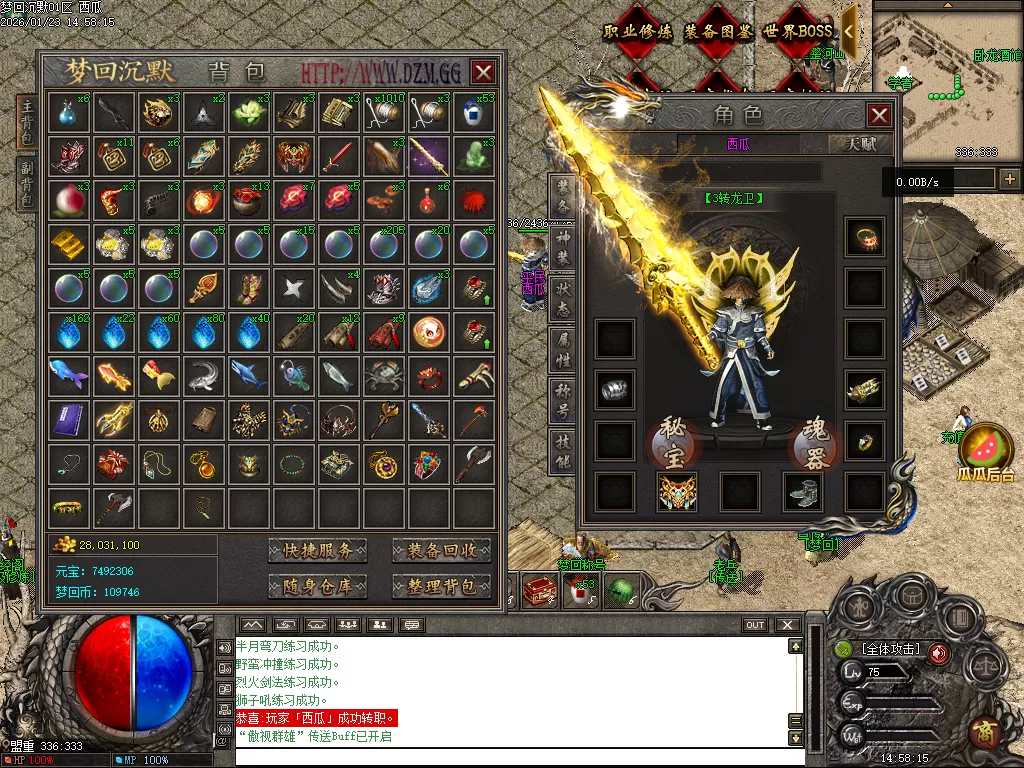Image resolution: width=1024 pixels, height=768 pixels.
Task: Open the 随身仓库 portable warehouse
Action: (x=317, y=586)
